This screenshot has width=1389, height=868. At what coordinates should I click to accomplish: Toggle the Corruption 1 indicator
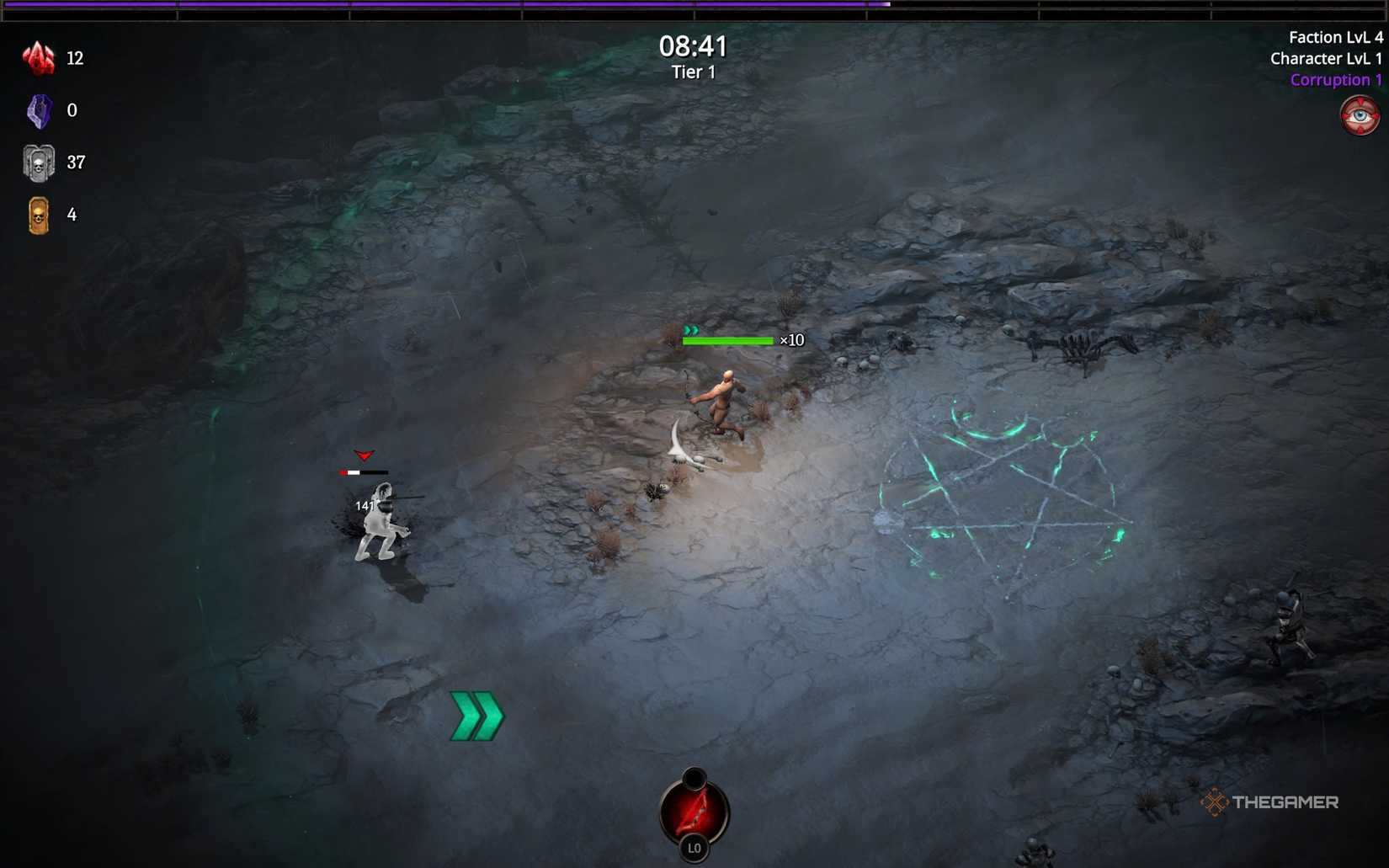(1336, 79)
